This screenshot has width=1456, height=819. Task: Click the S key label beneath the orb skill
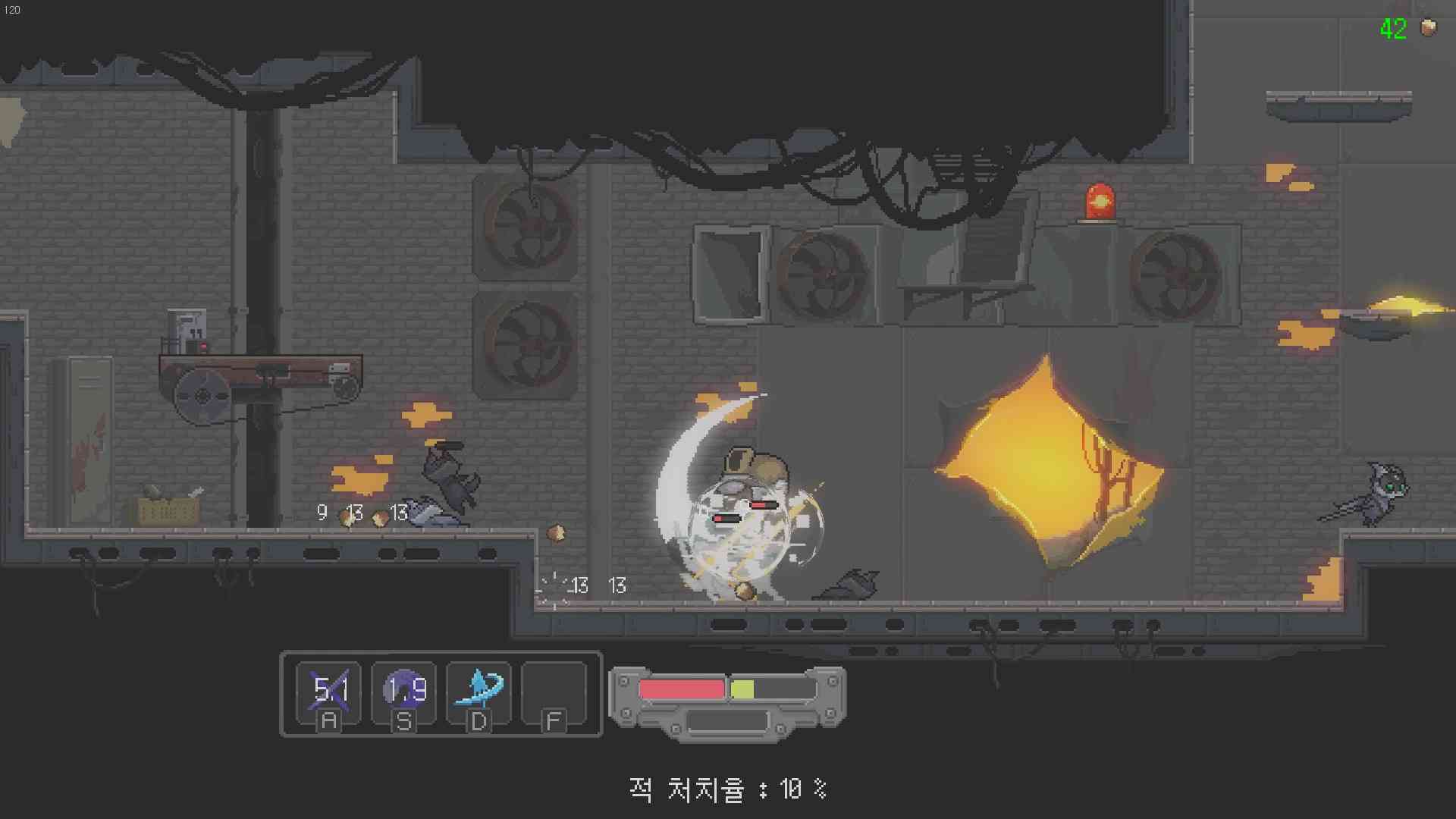(403, 722)
